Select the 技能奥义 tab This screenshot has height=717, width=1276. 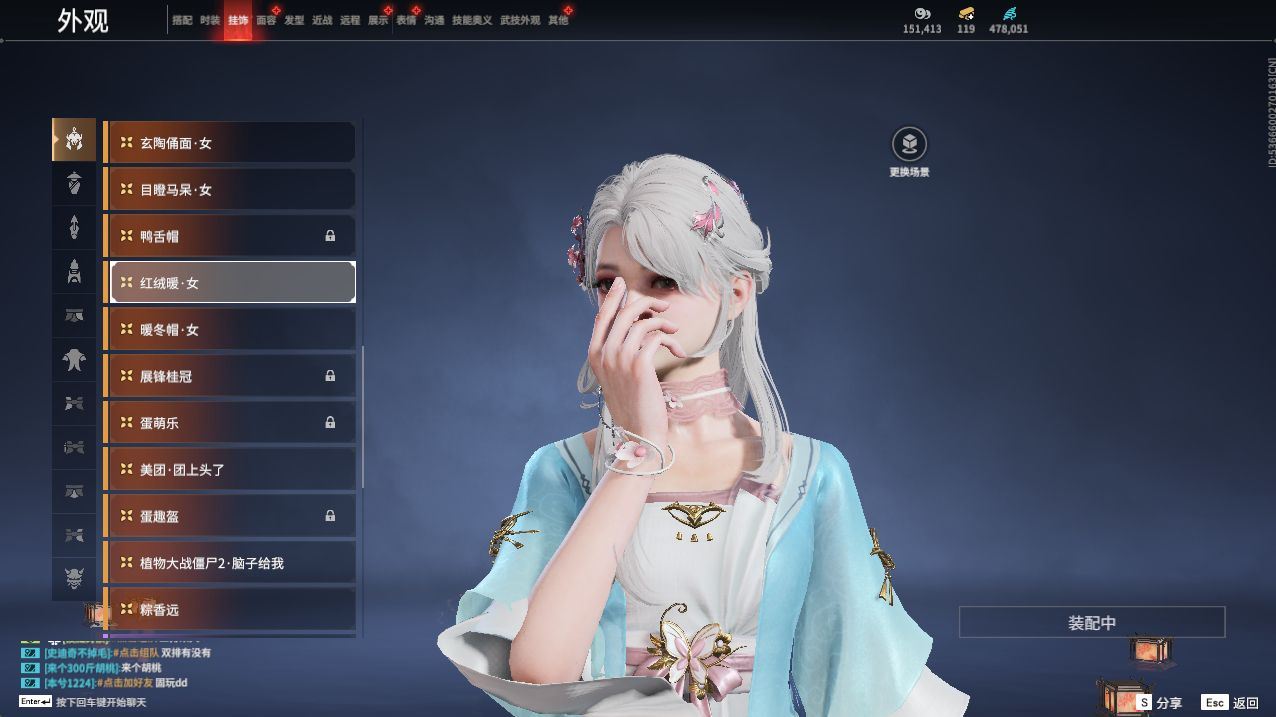click(x=472, y=20)
